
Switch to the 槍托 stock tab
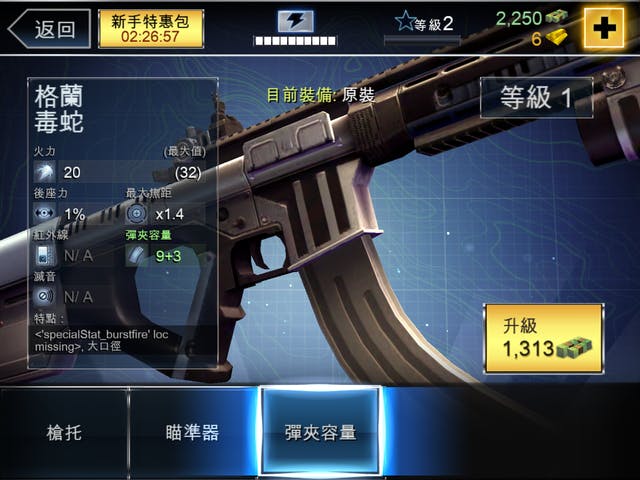click(63, 432)
